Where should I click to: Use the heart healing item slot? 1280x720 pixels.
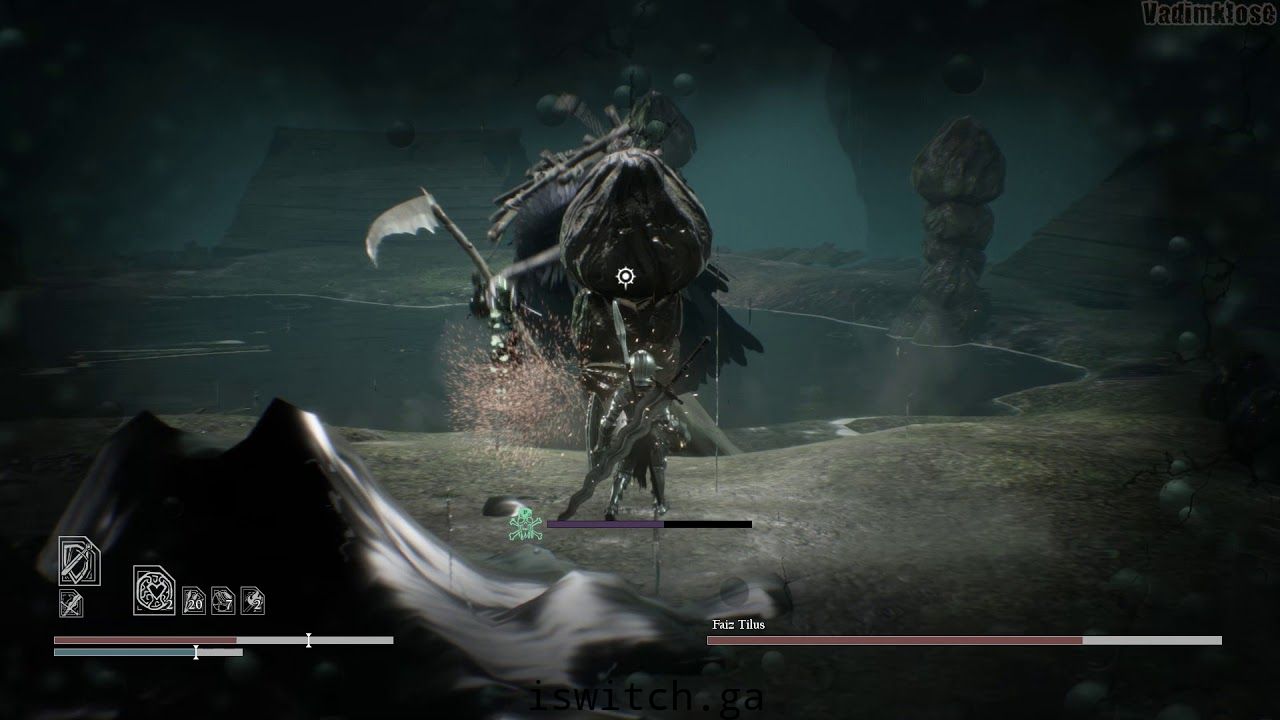(x=154, y=590)
